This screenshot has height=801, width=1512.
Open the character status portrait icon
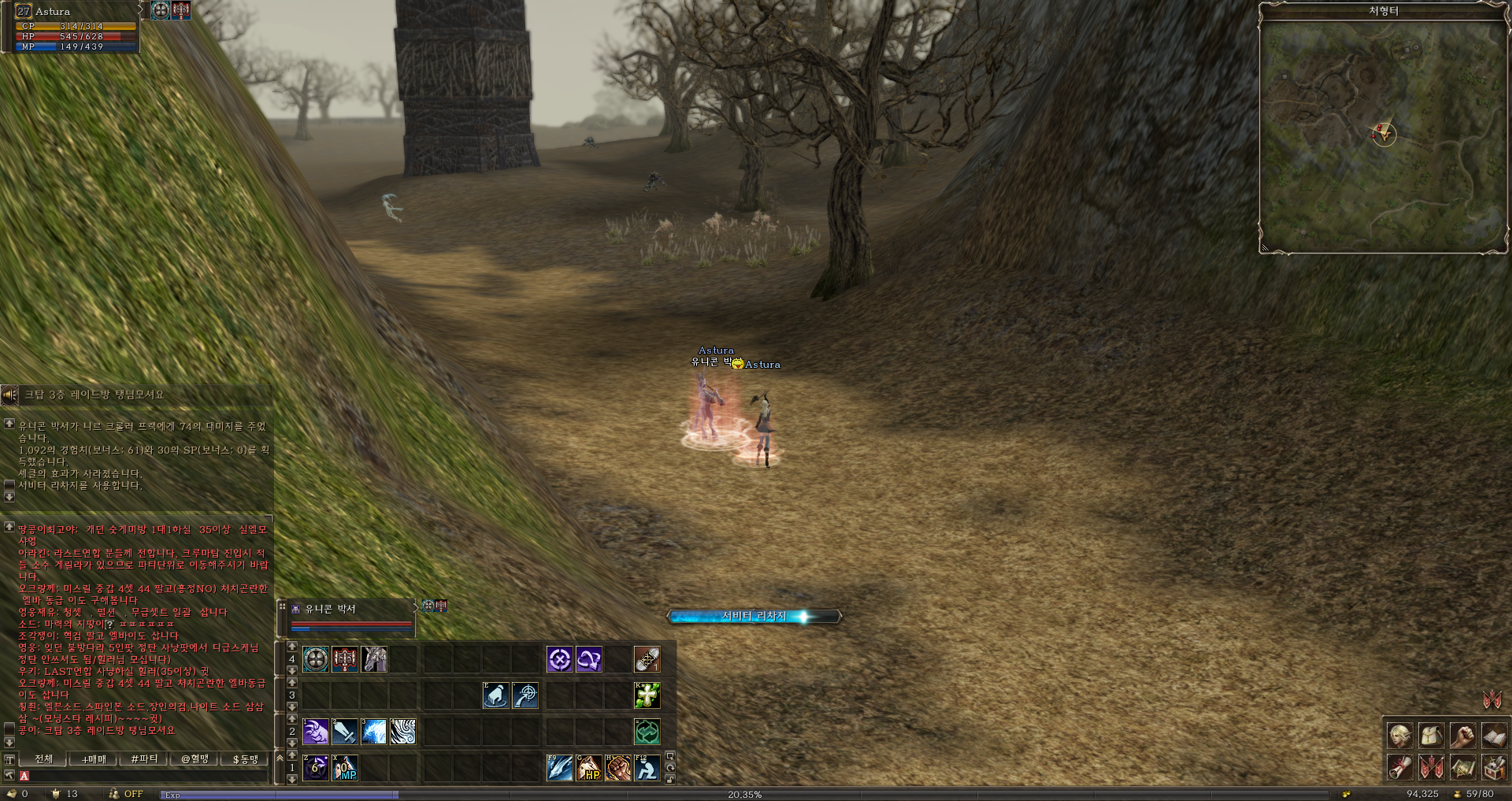click(1399, 736)
